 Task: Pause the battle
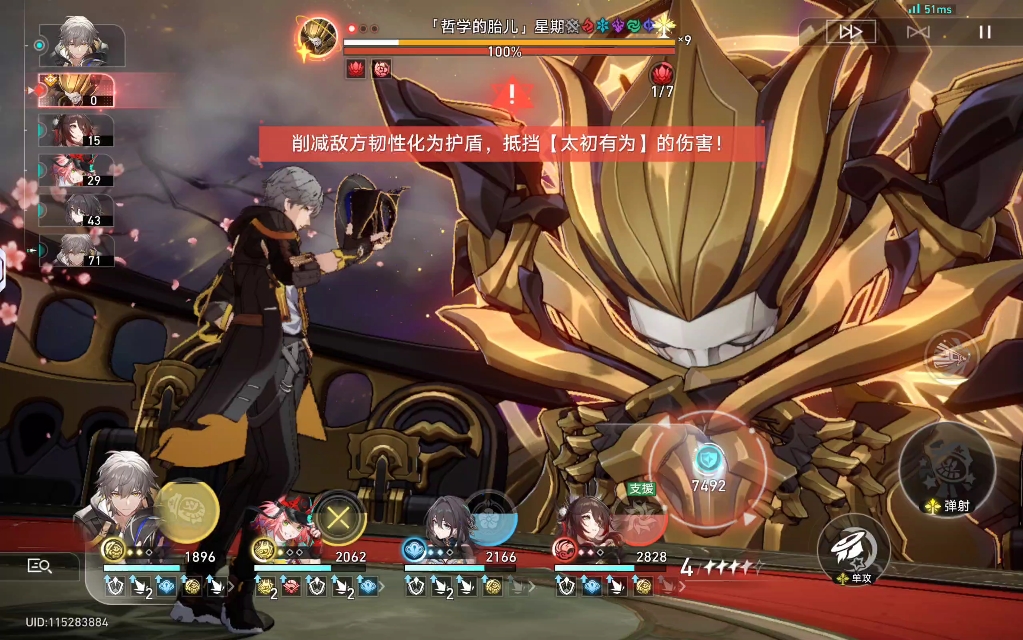coord(985,32)
